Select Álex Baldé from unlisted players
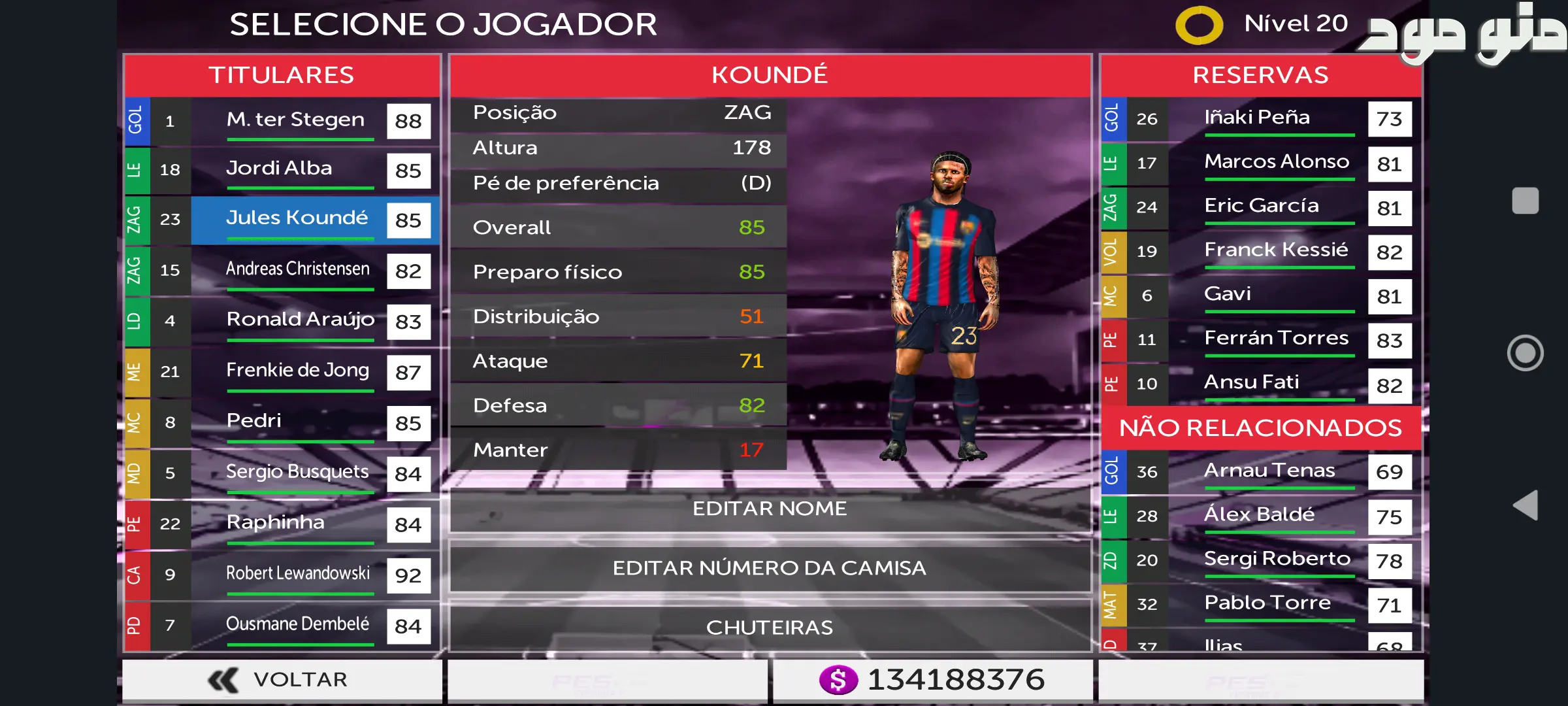 pyautogui.click(x=1261, y=516)
